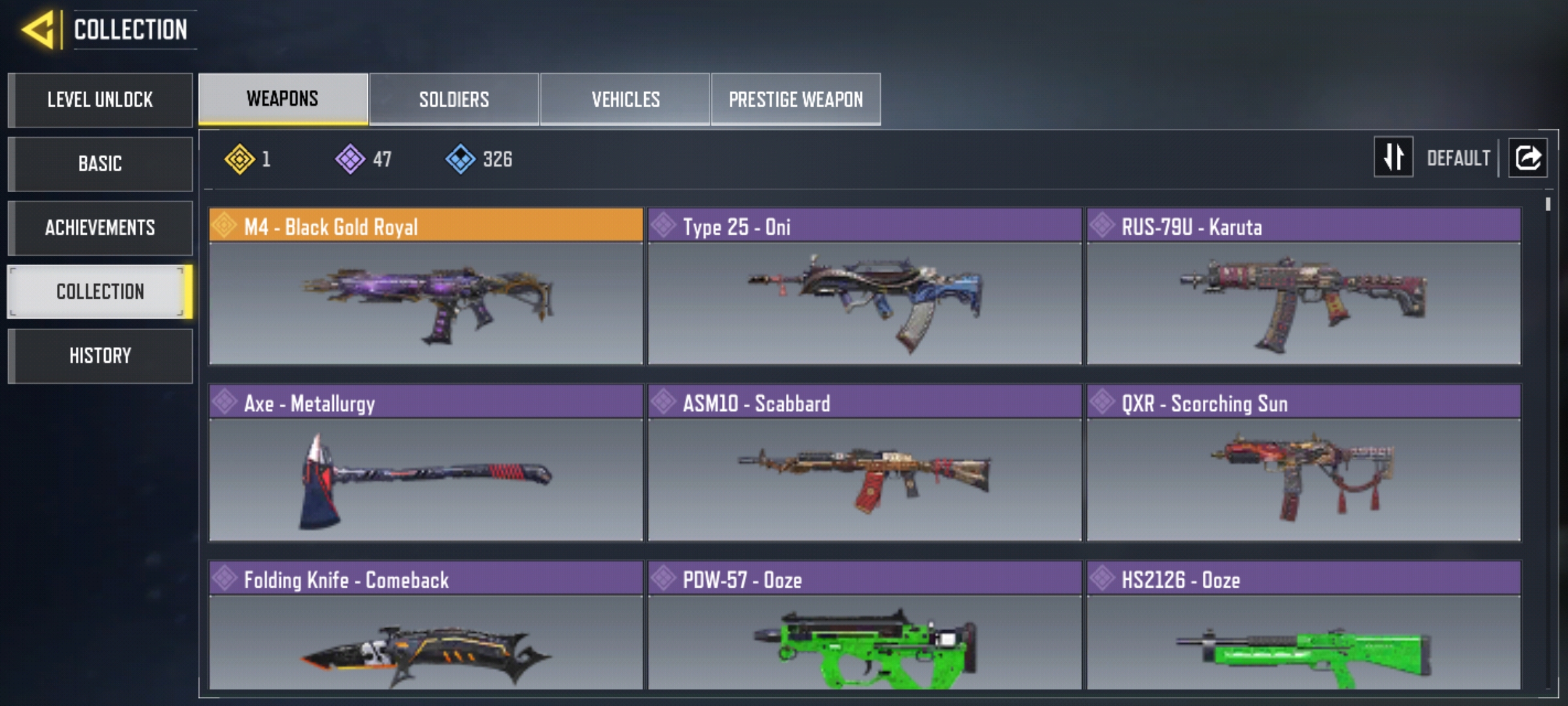
Task: Go back using the yellow arrow
Action: click(x=39, y=29)
